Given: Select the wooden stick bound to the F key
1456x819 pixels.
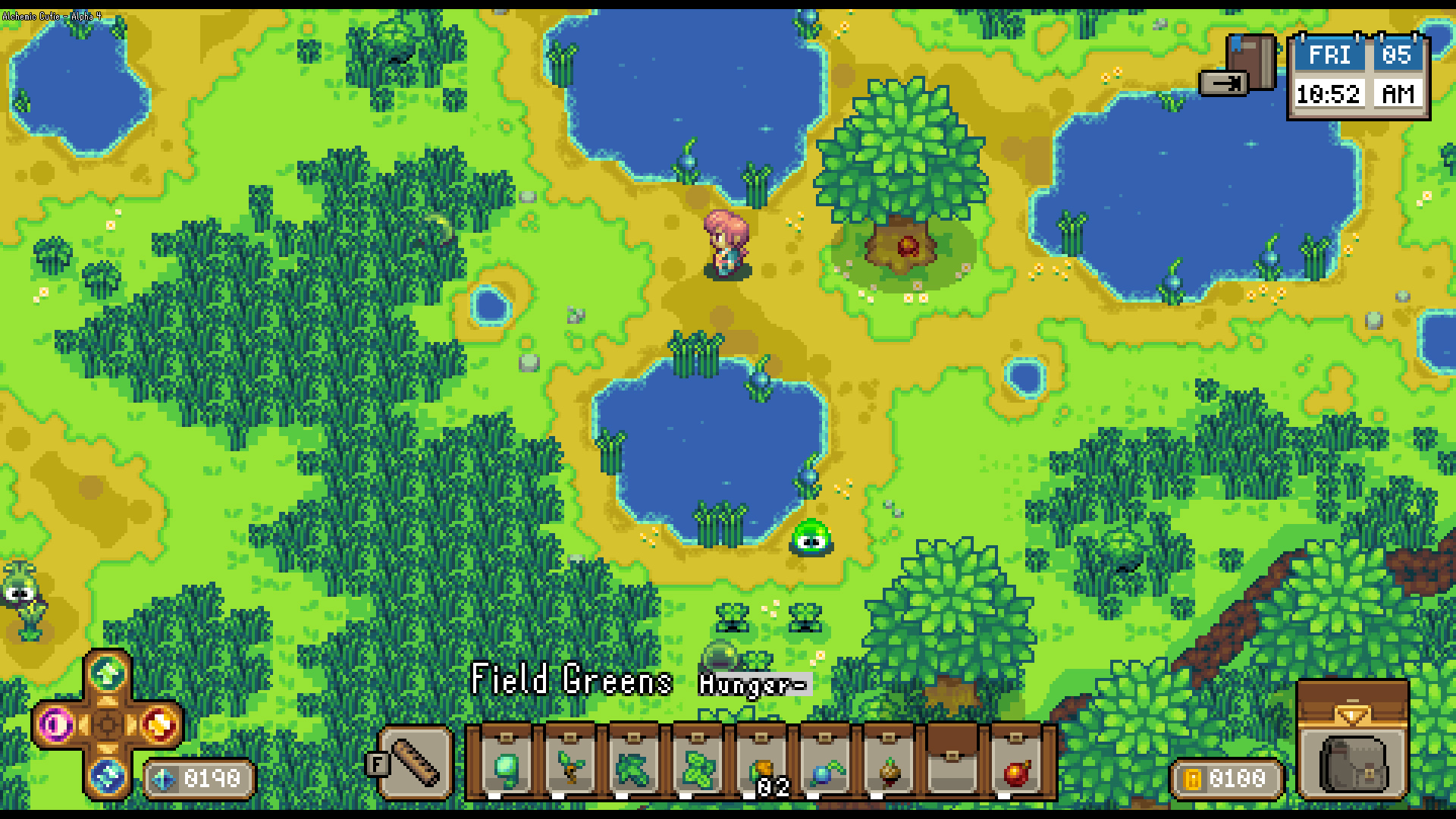Looking at the screenshot, I should coord(414,762).
